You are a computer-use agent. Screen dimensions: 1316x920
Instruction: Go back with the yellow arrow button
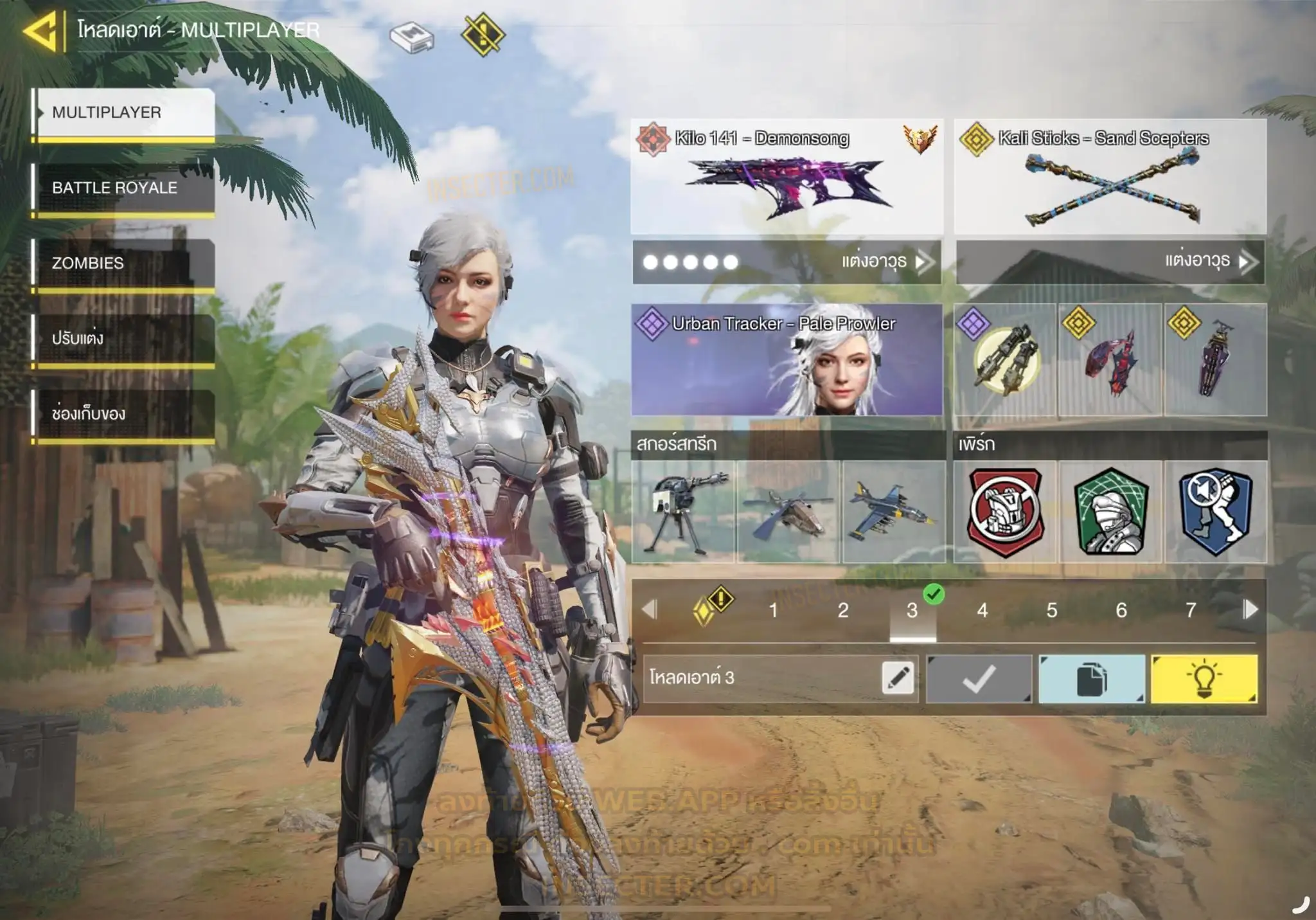click(41, 30)
